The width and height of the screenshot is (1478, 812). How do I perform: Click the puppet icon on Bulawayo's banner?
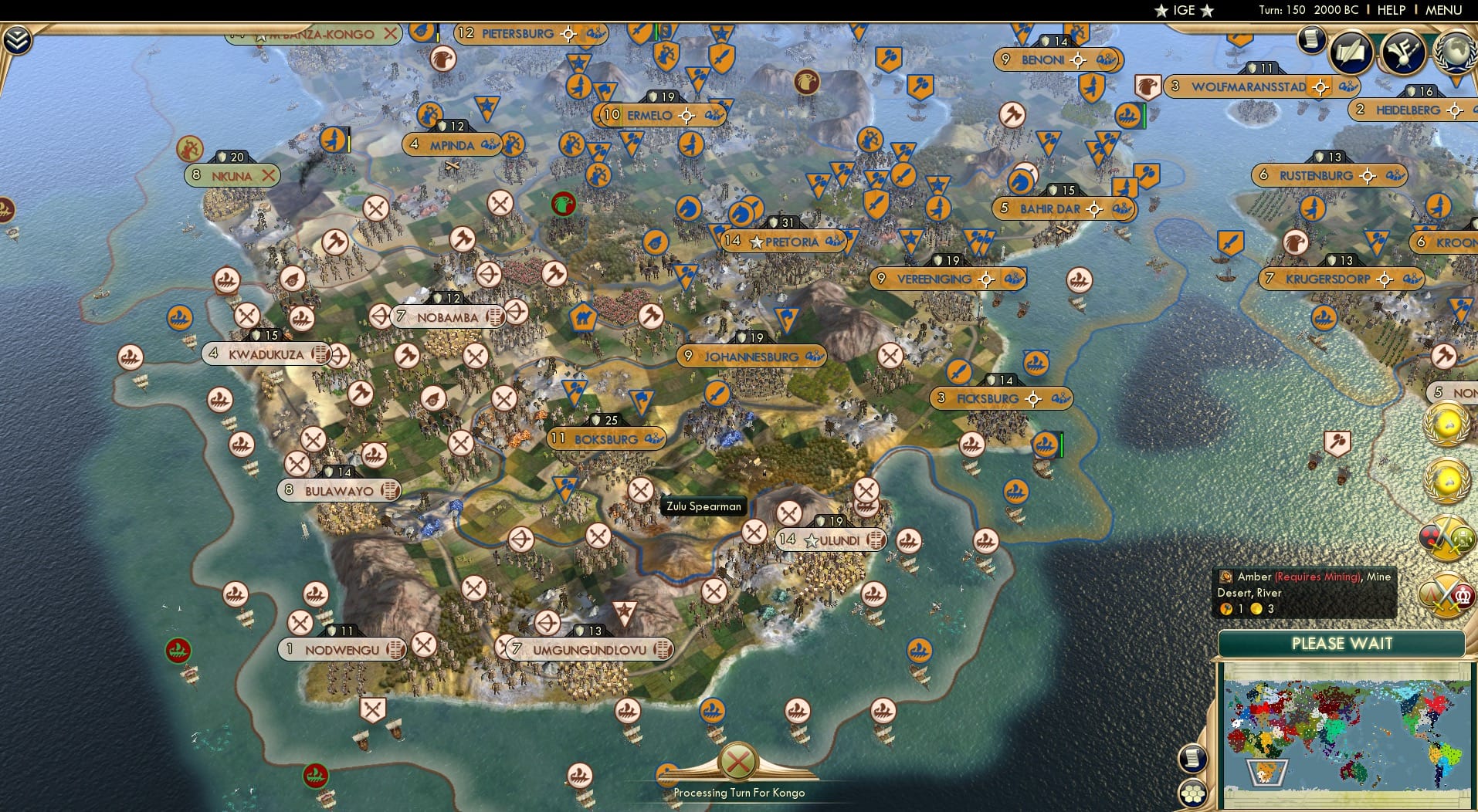pos(390,490)
